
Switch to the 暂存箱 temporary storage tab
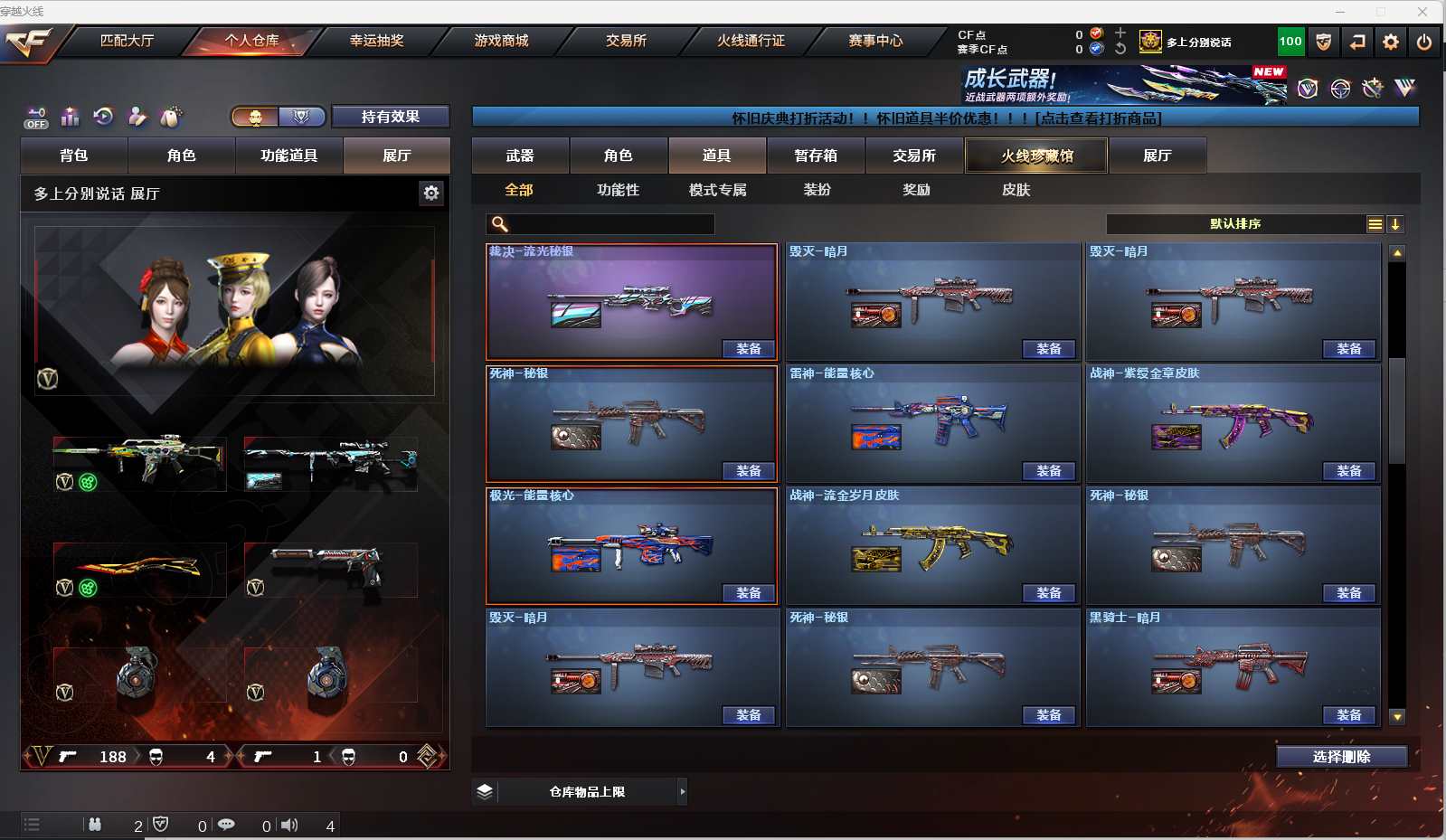tap(816, 156)
